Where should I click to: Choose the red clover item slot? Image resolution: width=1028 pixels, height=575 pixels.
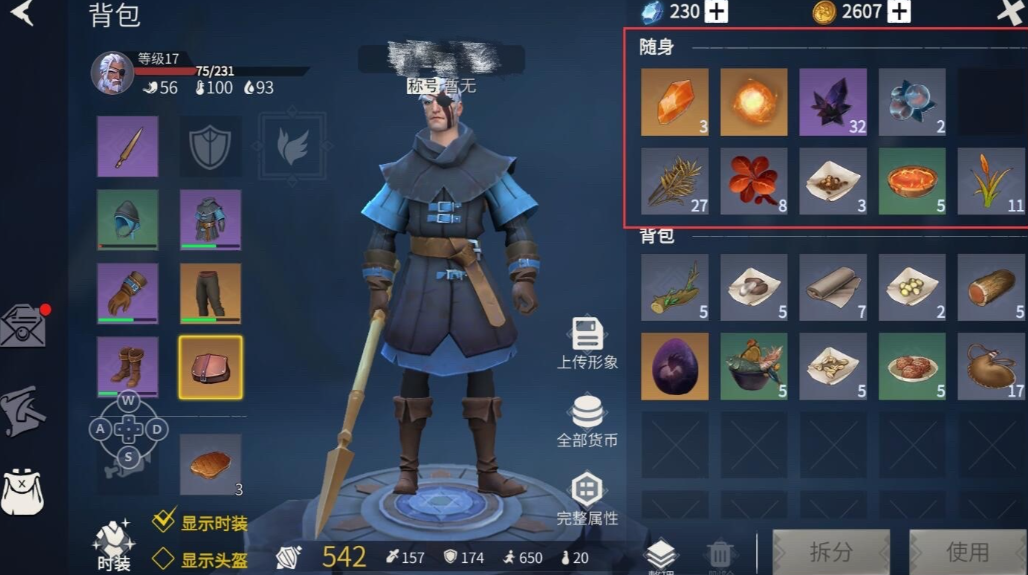coord(754,181)
